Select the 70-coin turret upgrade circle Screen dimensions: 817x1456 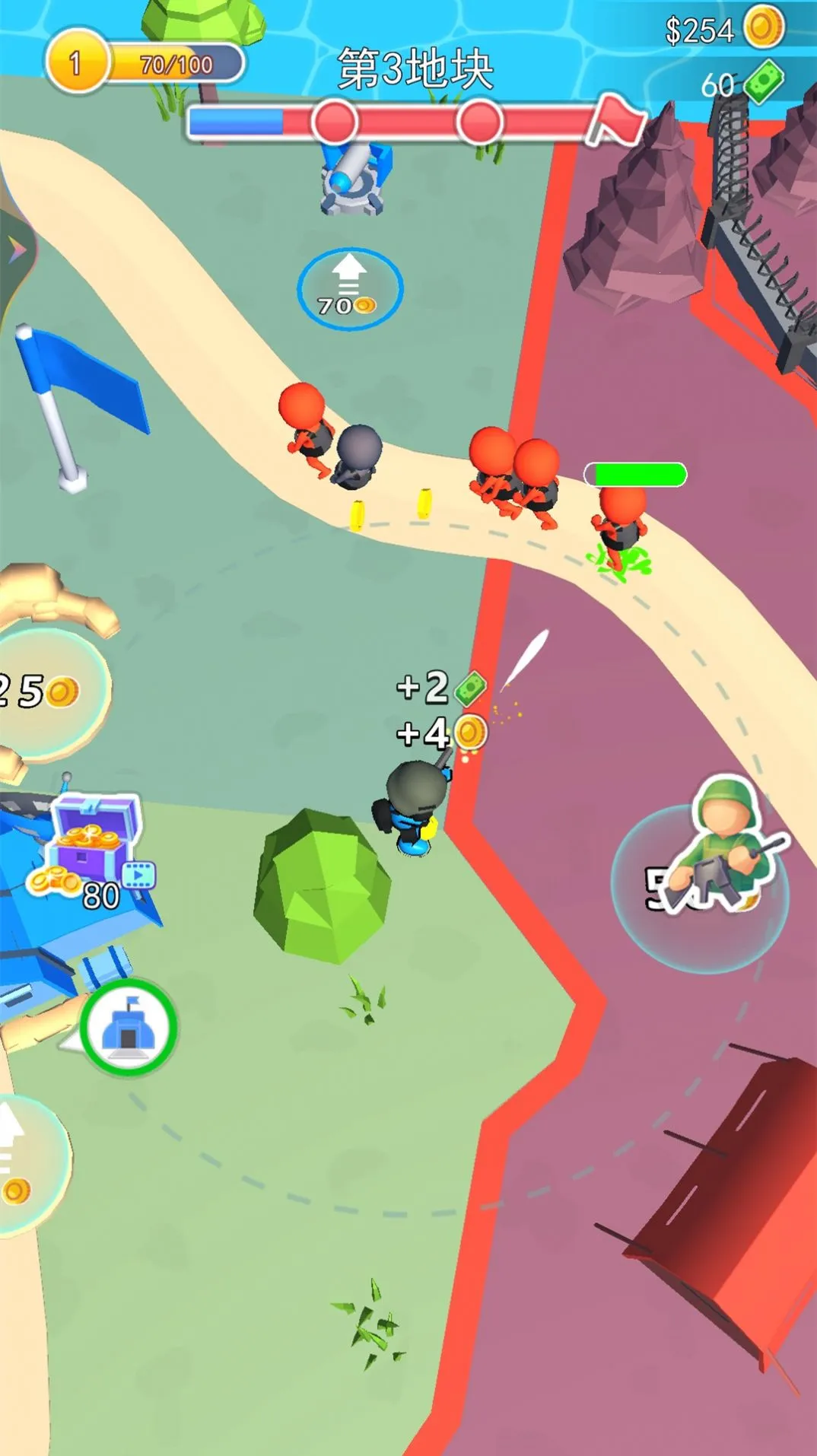point(349,289)
